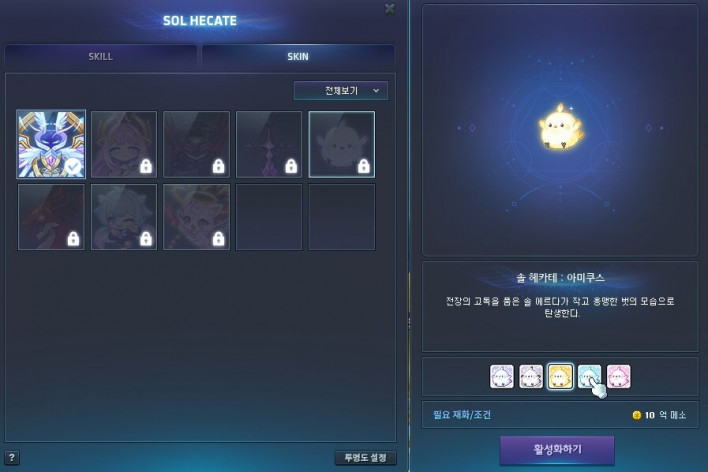
Task: Click the 활성화하기 activate button
Action: click(x=557, y=449)
